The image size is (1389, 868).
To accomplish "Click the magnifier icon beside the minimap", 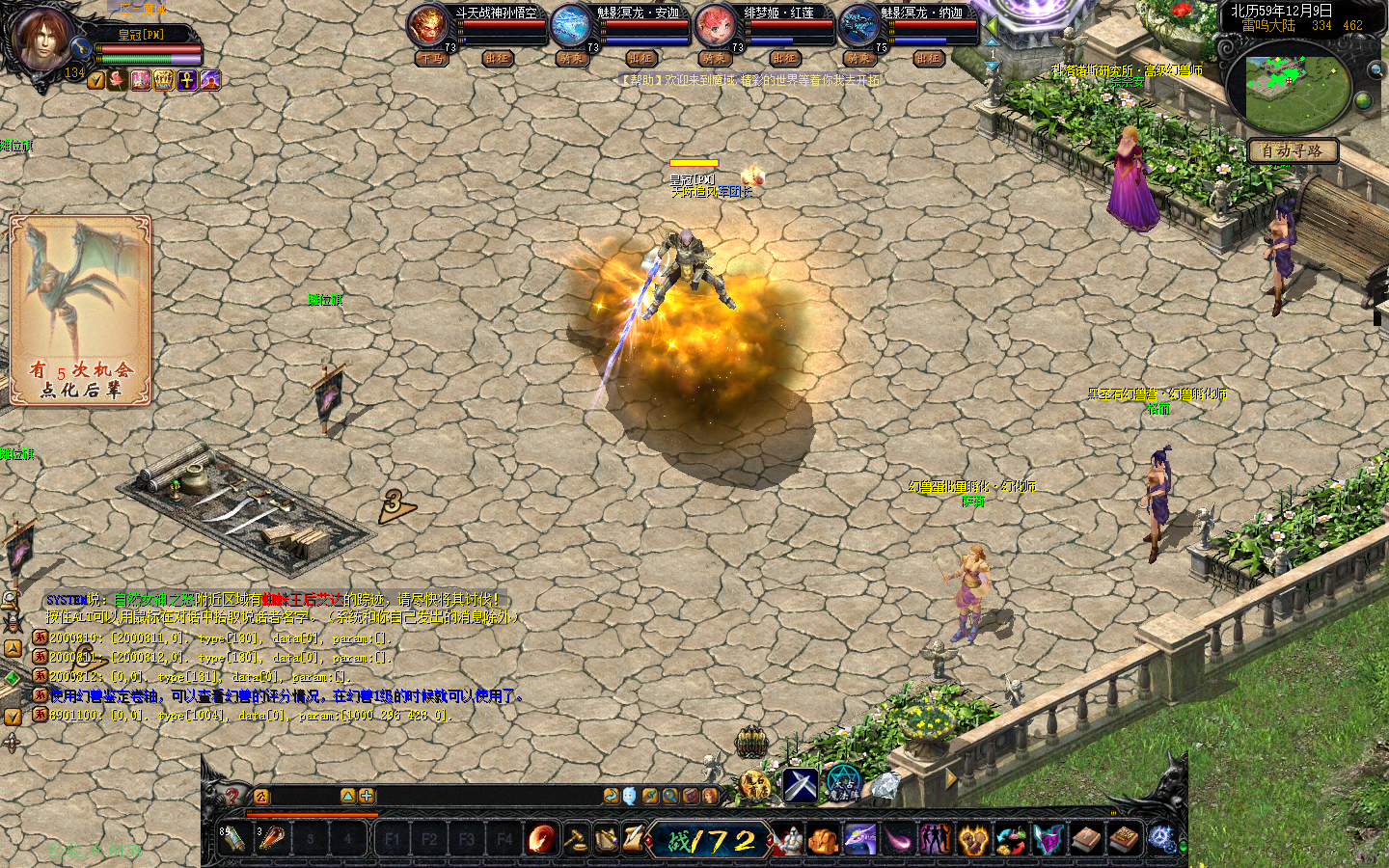I will click(1375, 69).
